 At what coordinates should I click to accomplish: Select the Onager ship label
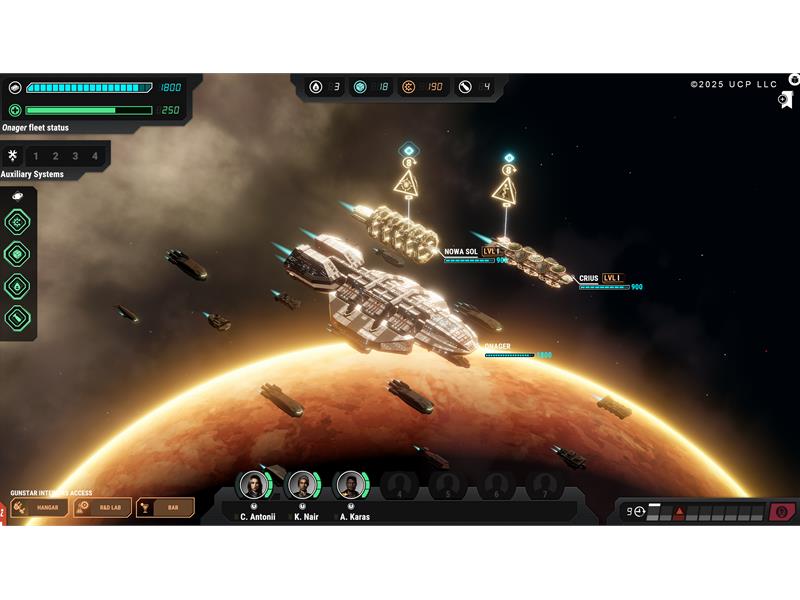498,347
